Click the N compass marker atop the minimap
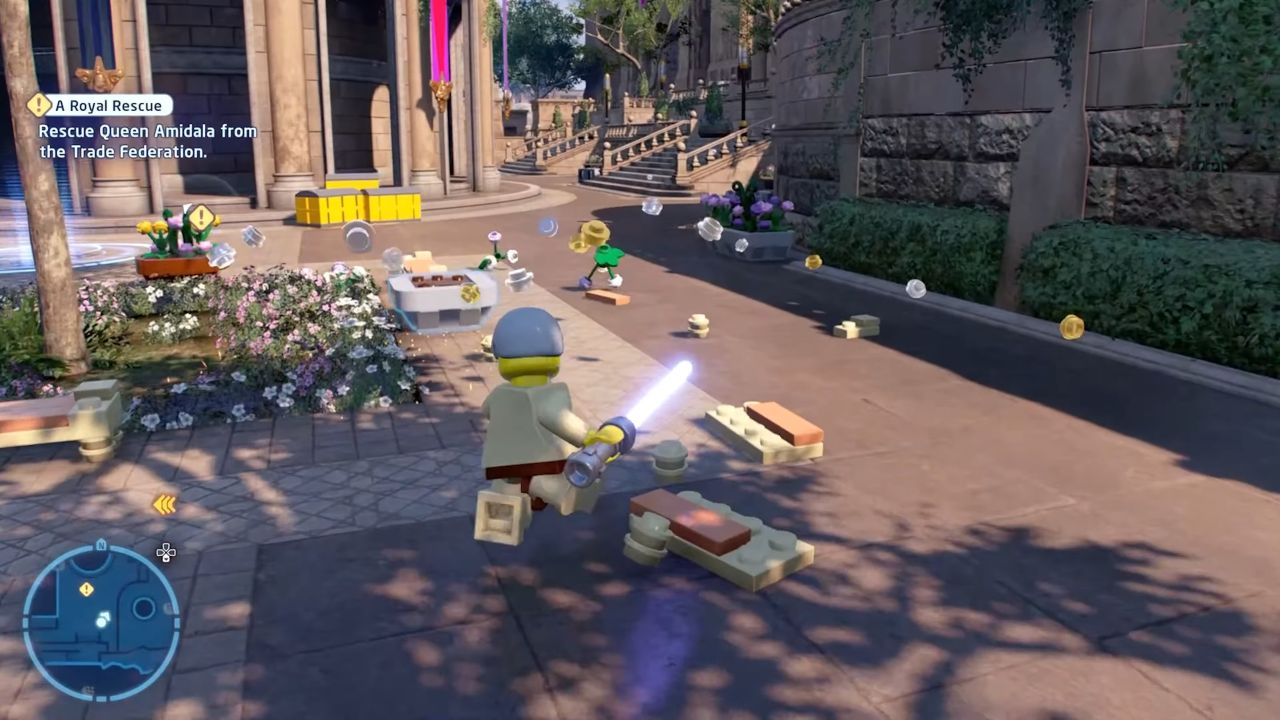The image size is (1280, 720). (x=102, y=544)
